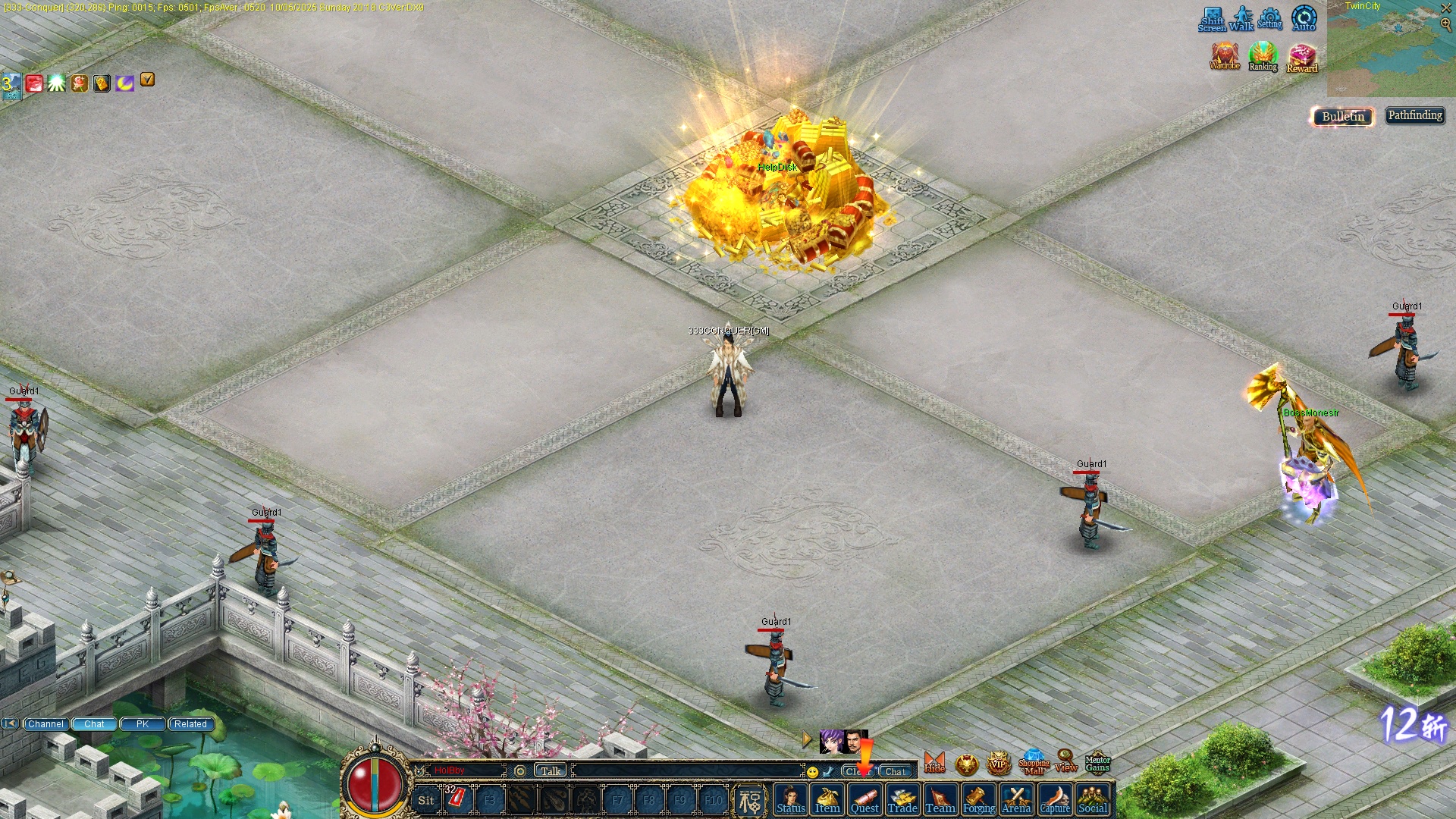Enter the Arena menu
Viewport: 1456px width, 819px height.
point(1016,800)
